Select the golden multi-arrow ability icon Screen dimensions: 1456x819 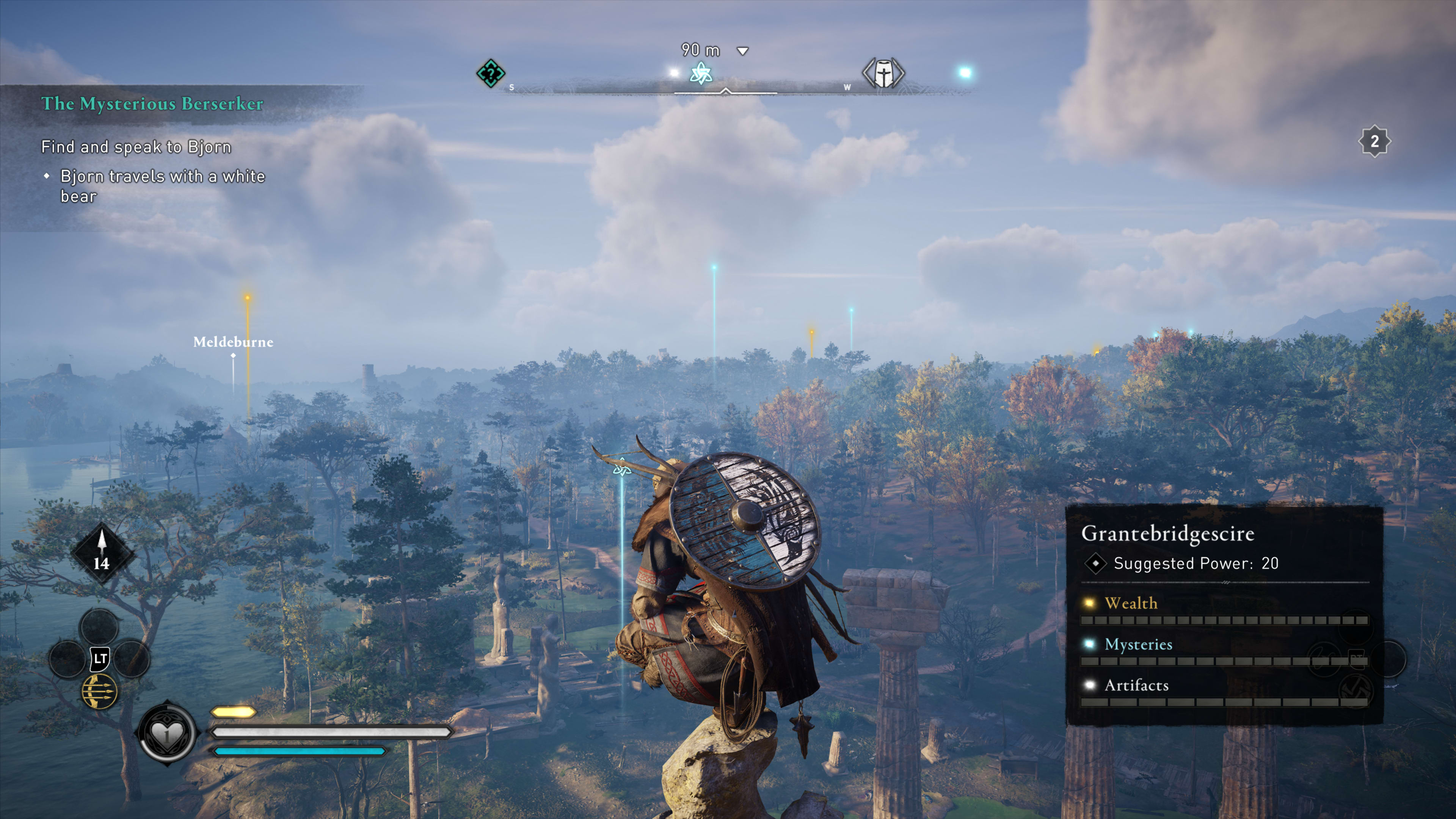pyautogui.click(x=100, y=691)
